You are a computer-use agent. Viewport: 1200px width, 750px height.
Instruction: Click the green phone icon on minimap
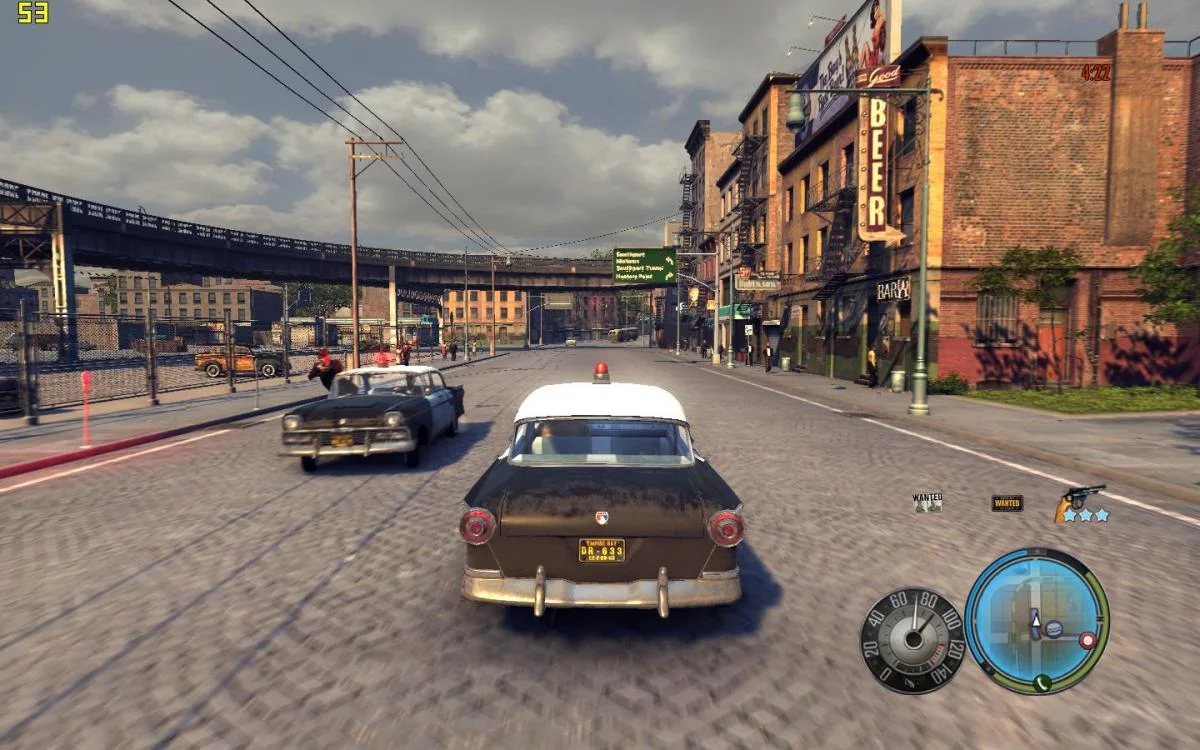tap(1043, 683)
